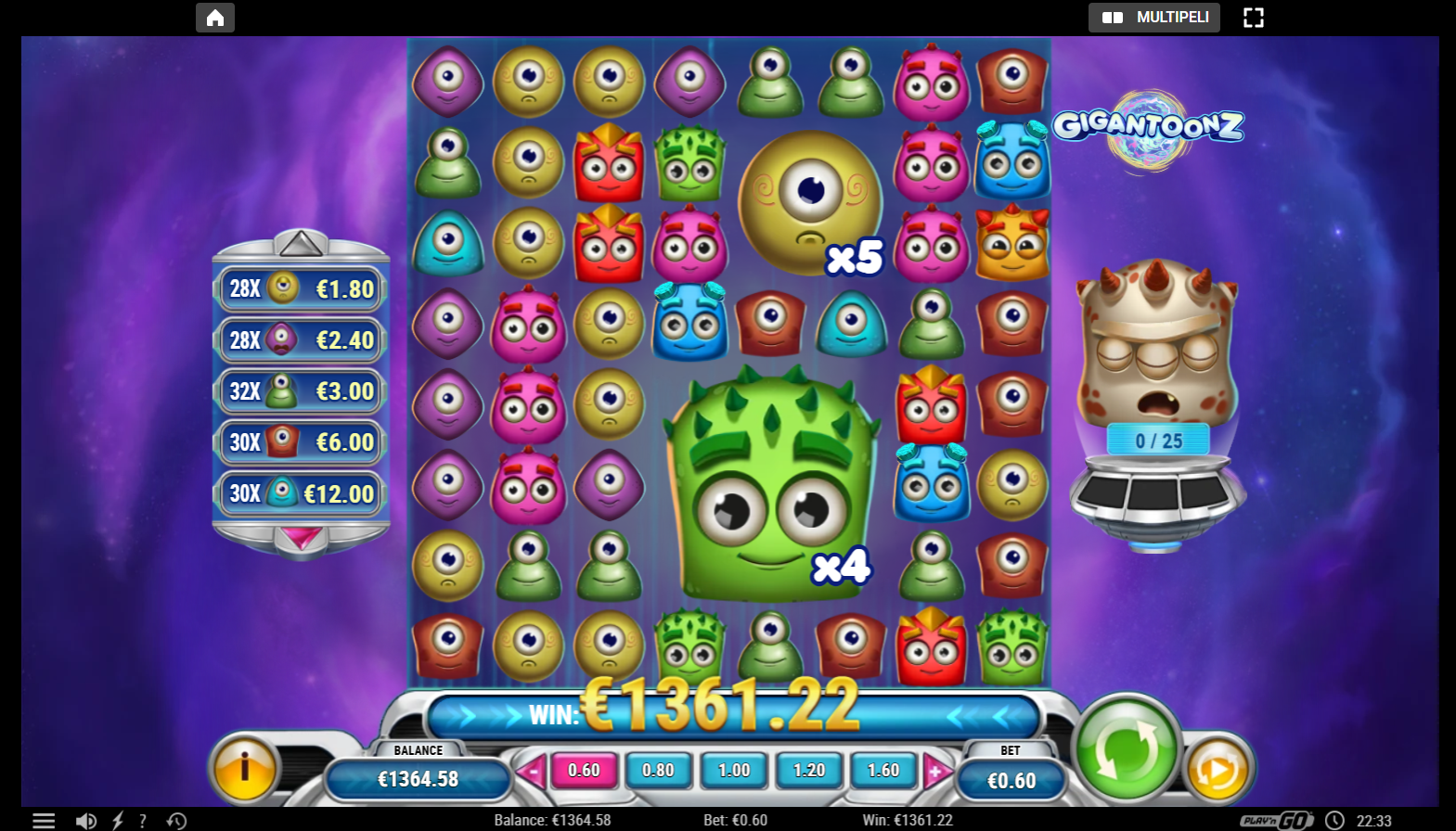Toggle fullscreen mode
Image resolution: width=1456 pixels, height=831 pixels.
(x=1254, y=17)
